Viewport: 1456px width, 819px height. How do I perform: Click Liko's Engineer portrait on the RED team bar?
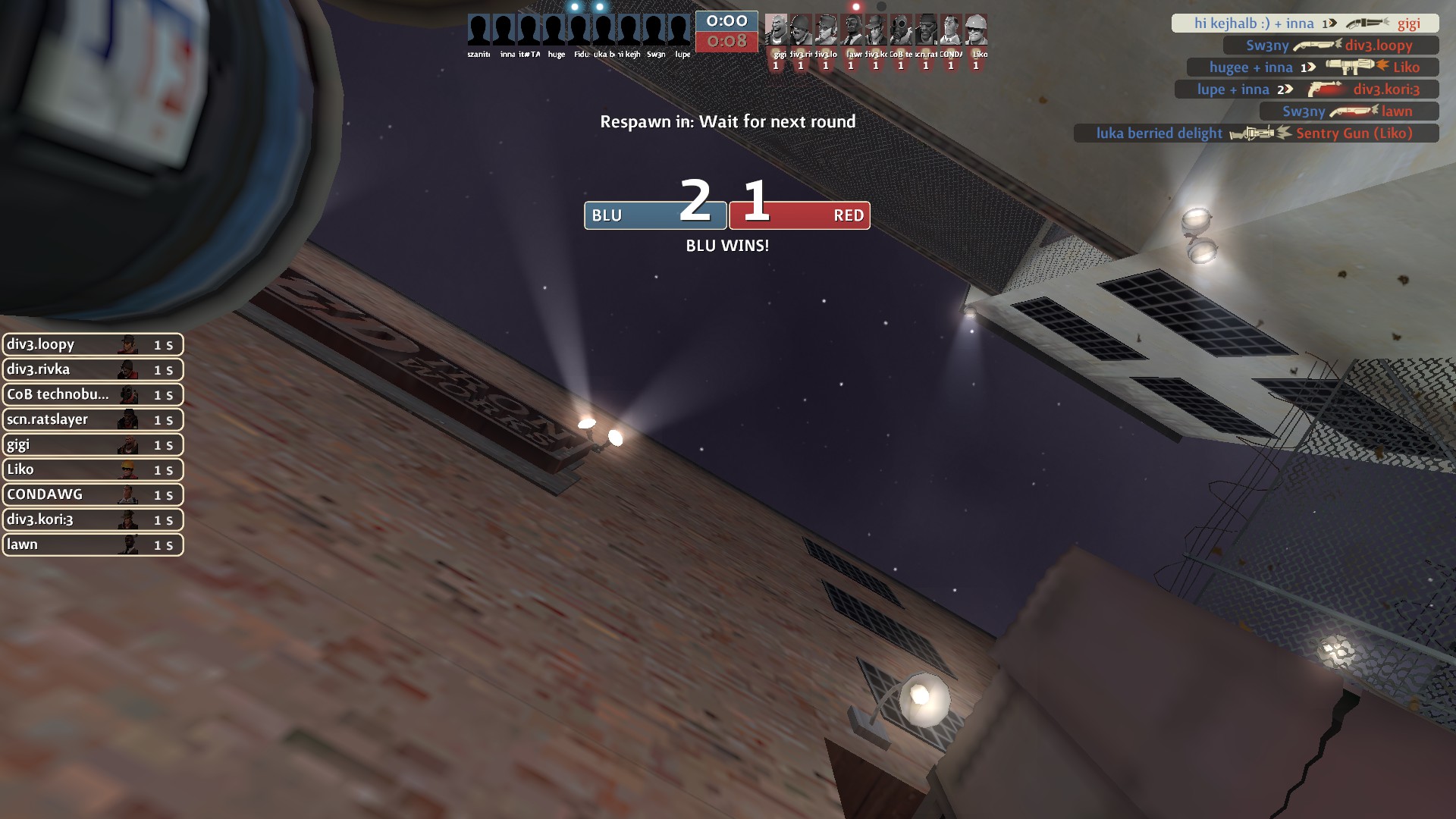click(x=976, y=30)
